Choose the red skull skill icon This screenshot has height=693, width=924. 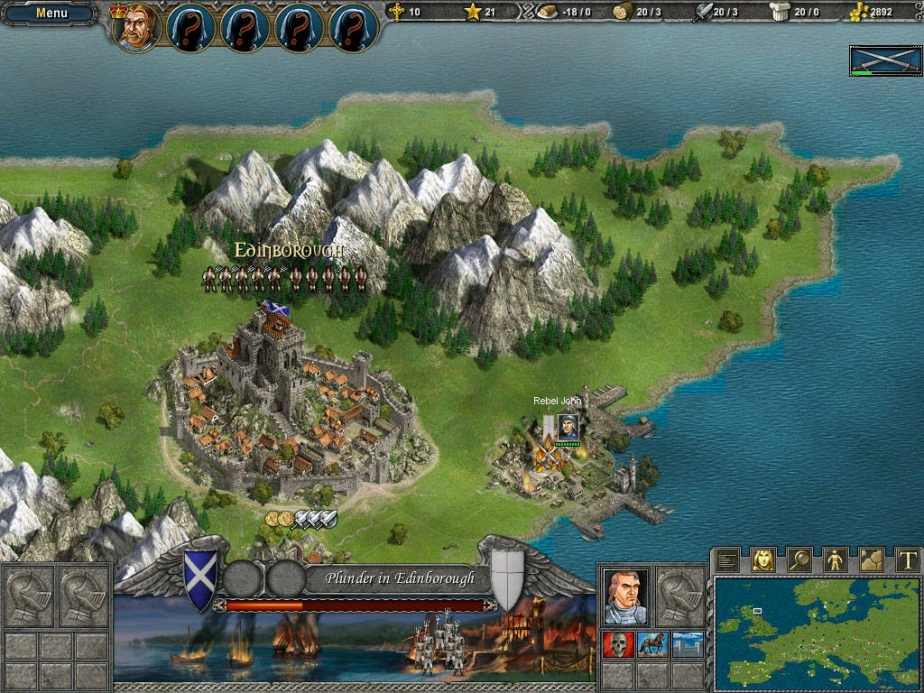coord(617,644)
